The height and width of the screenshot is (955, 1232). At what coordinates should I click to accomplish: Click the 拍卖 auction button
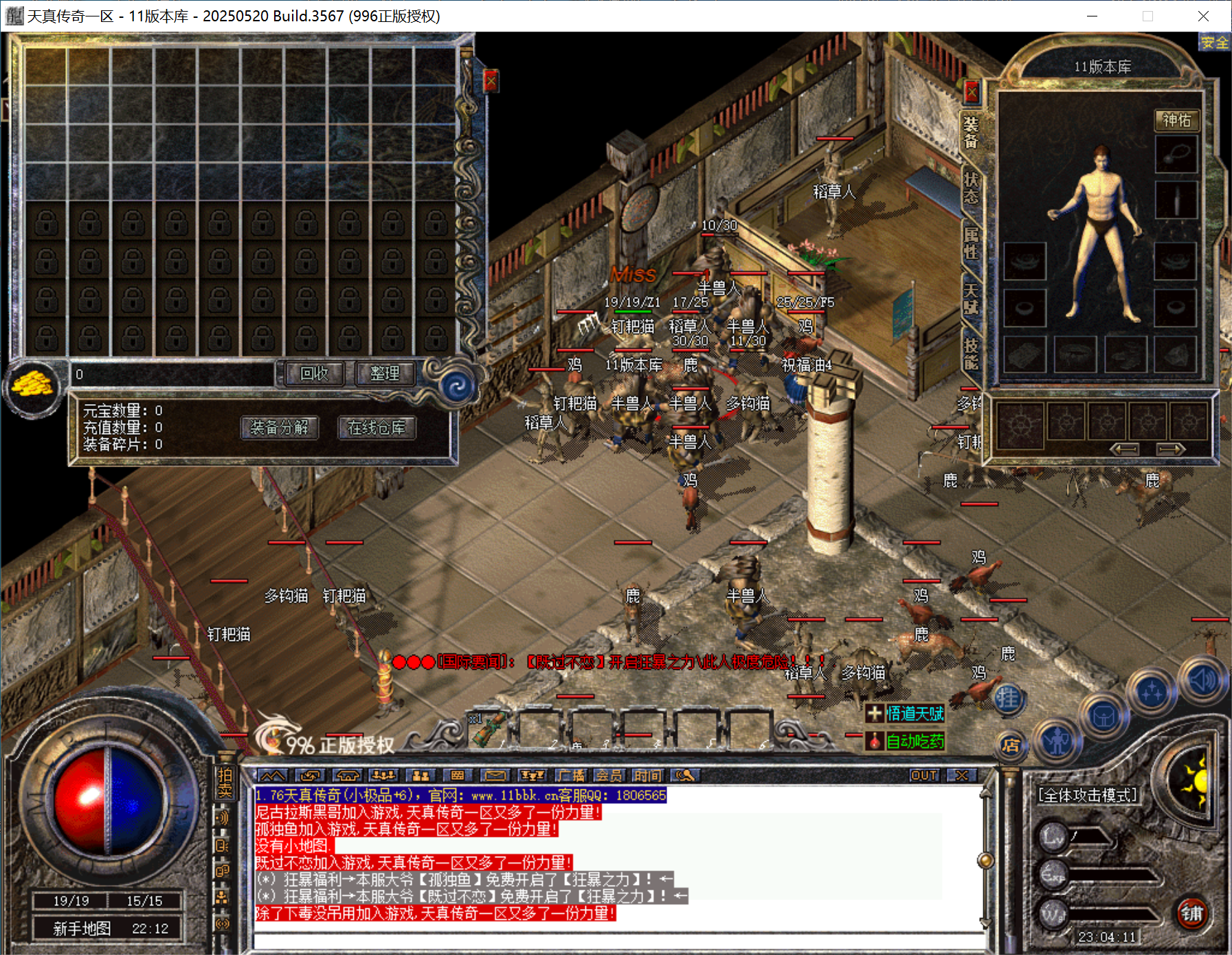225,783
